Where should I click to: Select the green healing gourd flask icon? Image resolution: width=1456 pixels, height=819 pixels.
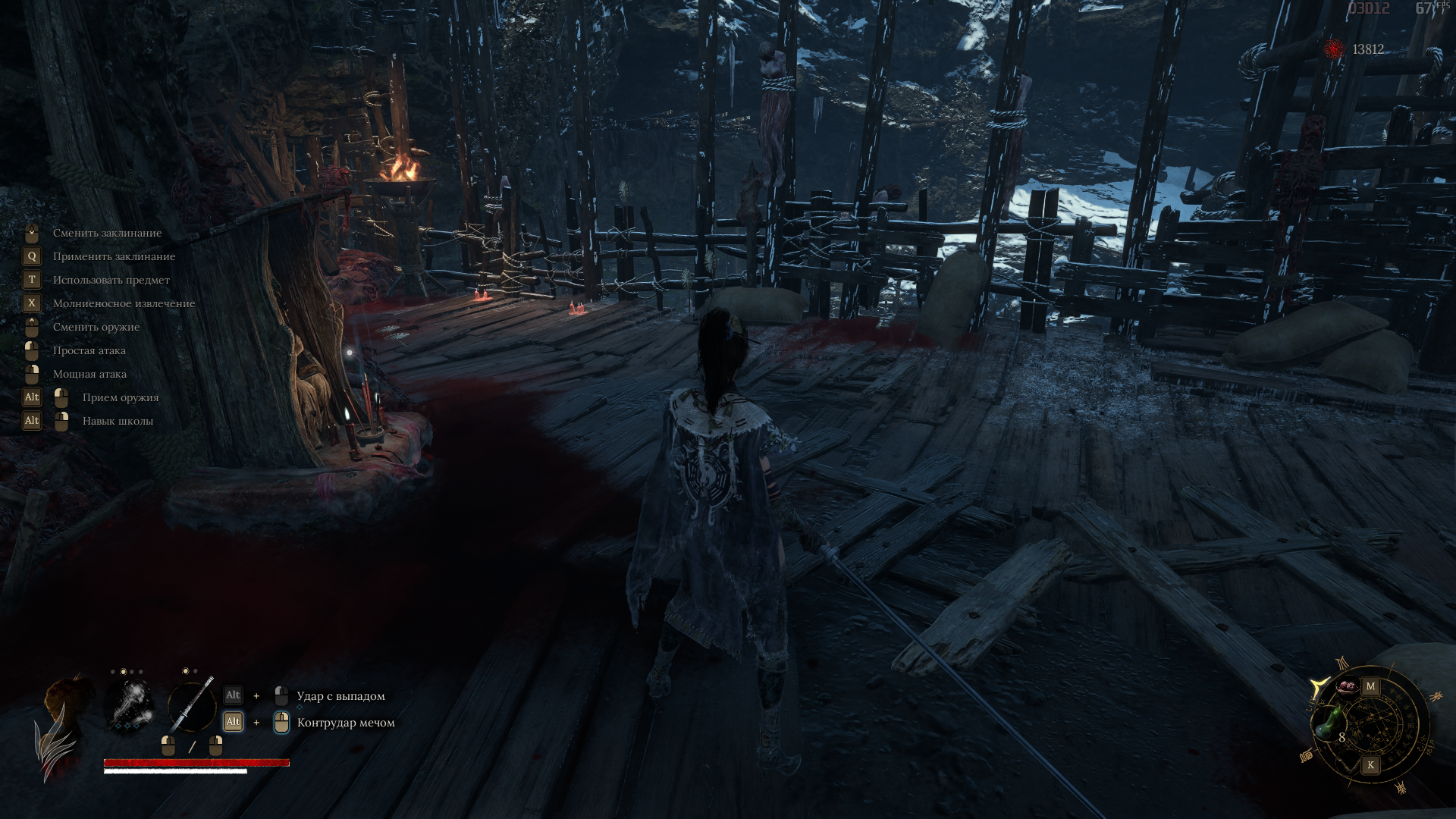click(1329, 723)
